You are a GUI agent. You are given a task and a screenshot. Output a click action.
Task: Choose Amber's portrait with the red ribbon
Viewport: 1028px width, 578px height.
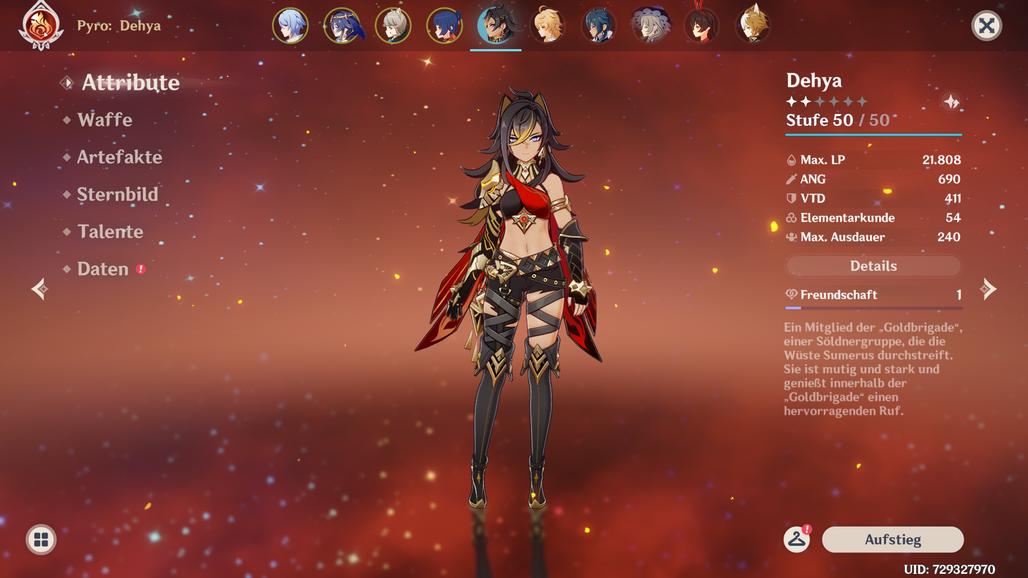pos(701,26)
